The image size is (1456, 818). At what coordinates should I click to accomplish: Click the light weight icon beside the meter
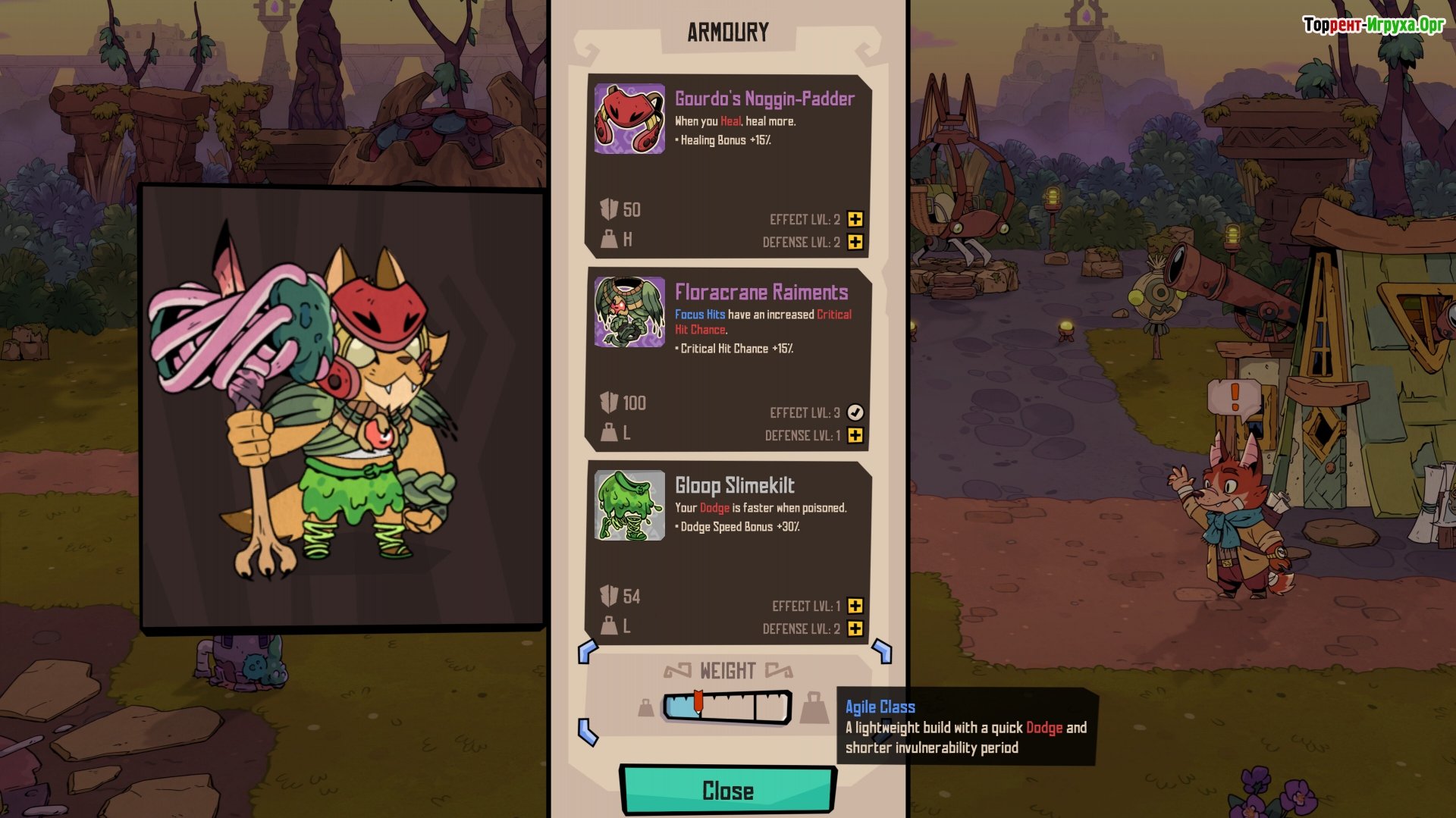tap(645, 708)
